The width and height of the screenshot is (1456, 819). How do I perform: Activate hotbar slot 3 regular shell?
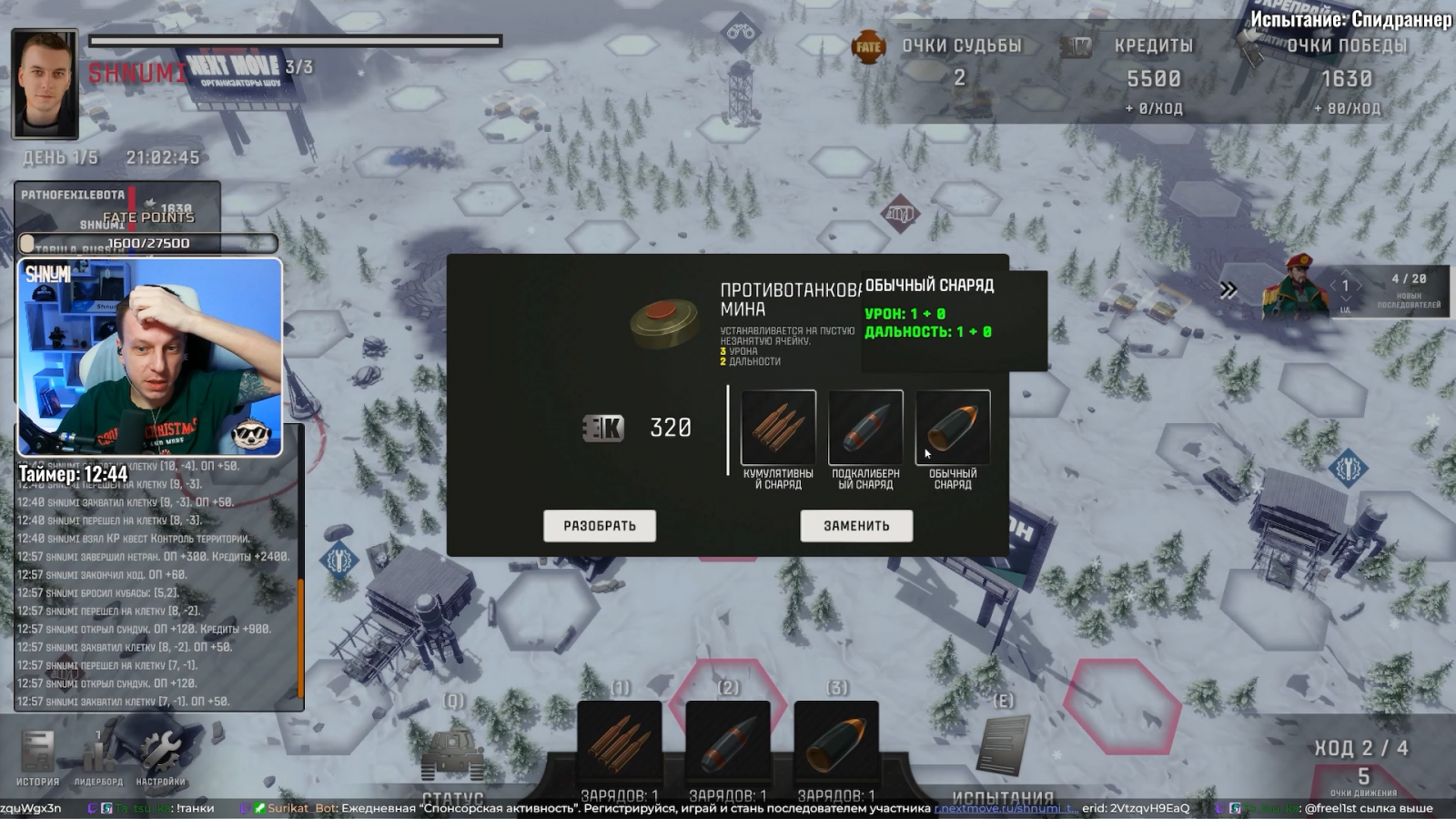(836, 742)
